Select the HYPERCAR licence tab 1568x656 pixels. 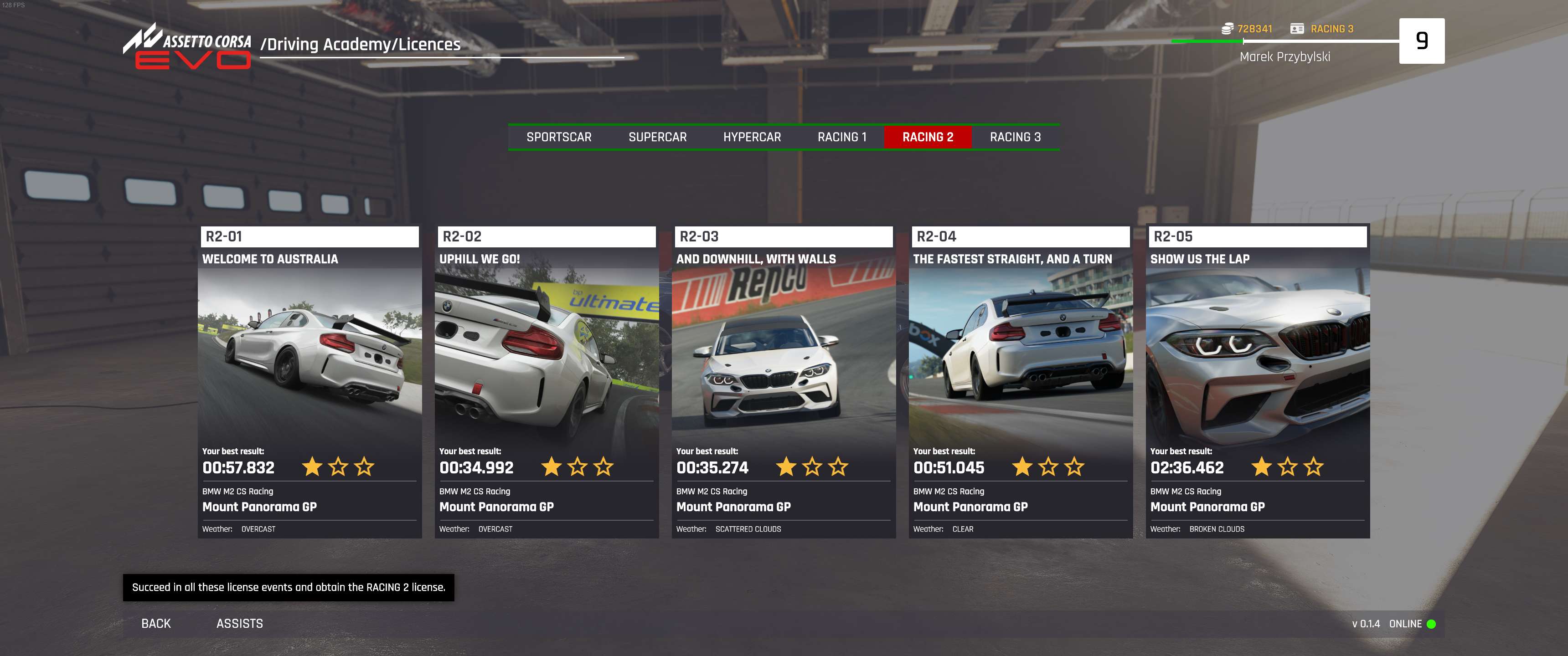(x=751, y=137)
